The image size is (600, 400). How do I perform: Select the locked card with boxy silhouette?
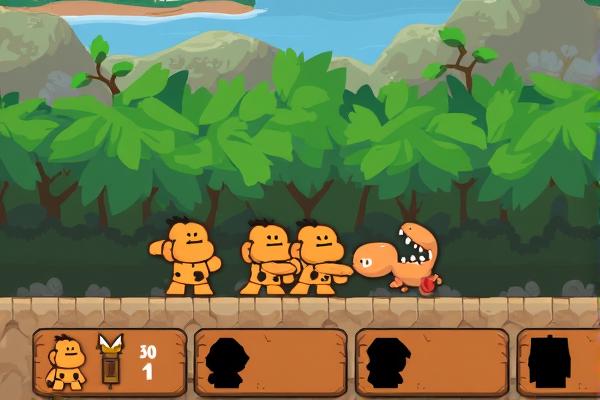[556, 363]
